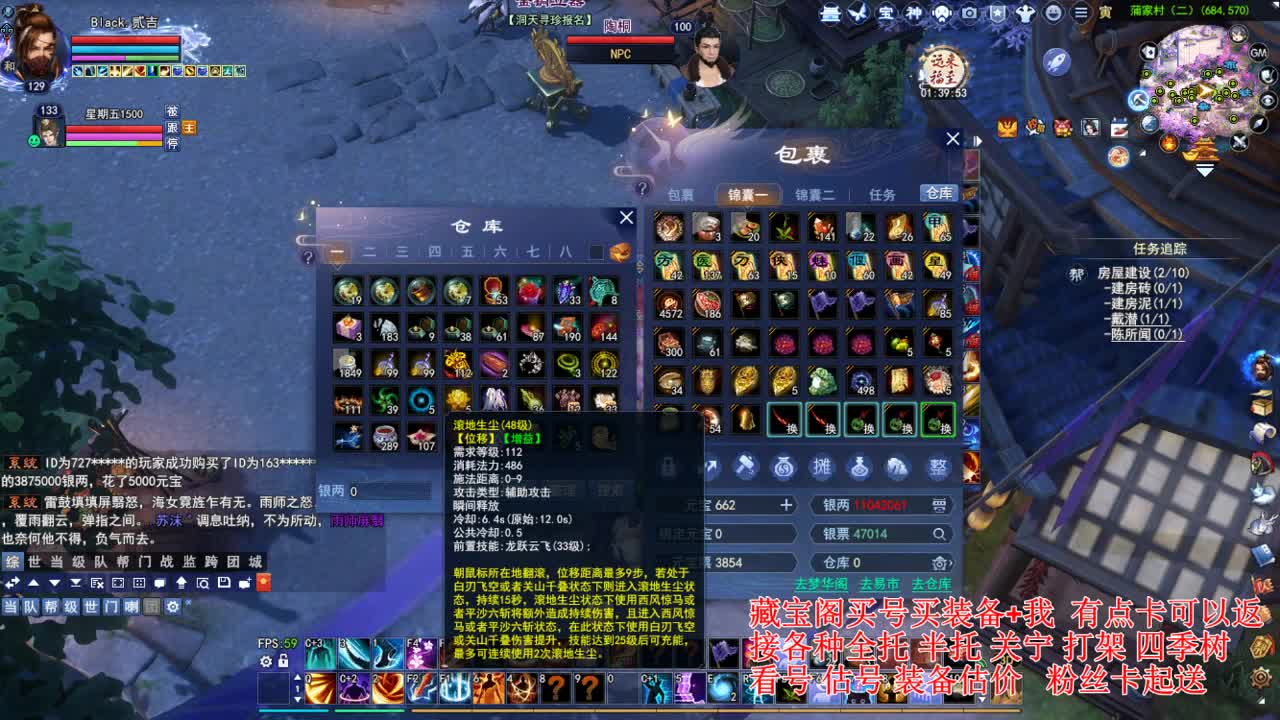This screenshot has width=1280, height=720.
Task: Expand the arrow beside the 银两 amount row
Action: point(940,506)
